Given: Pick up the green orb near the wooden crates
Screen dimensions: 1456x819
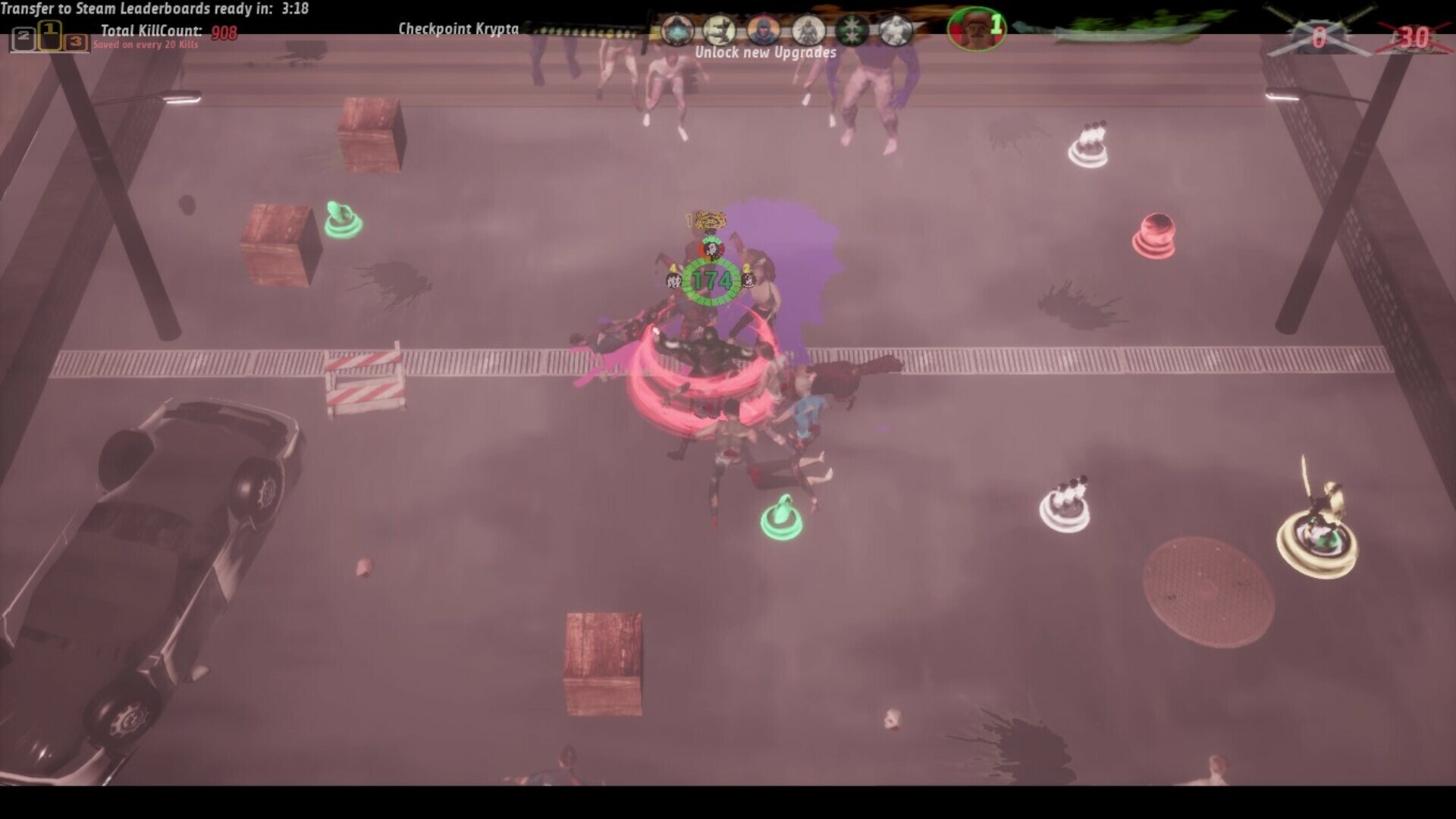Looking at the screenshot, I should tap(343, 218).
